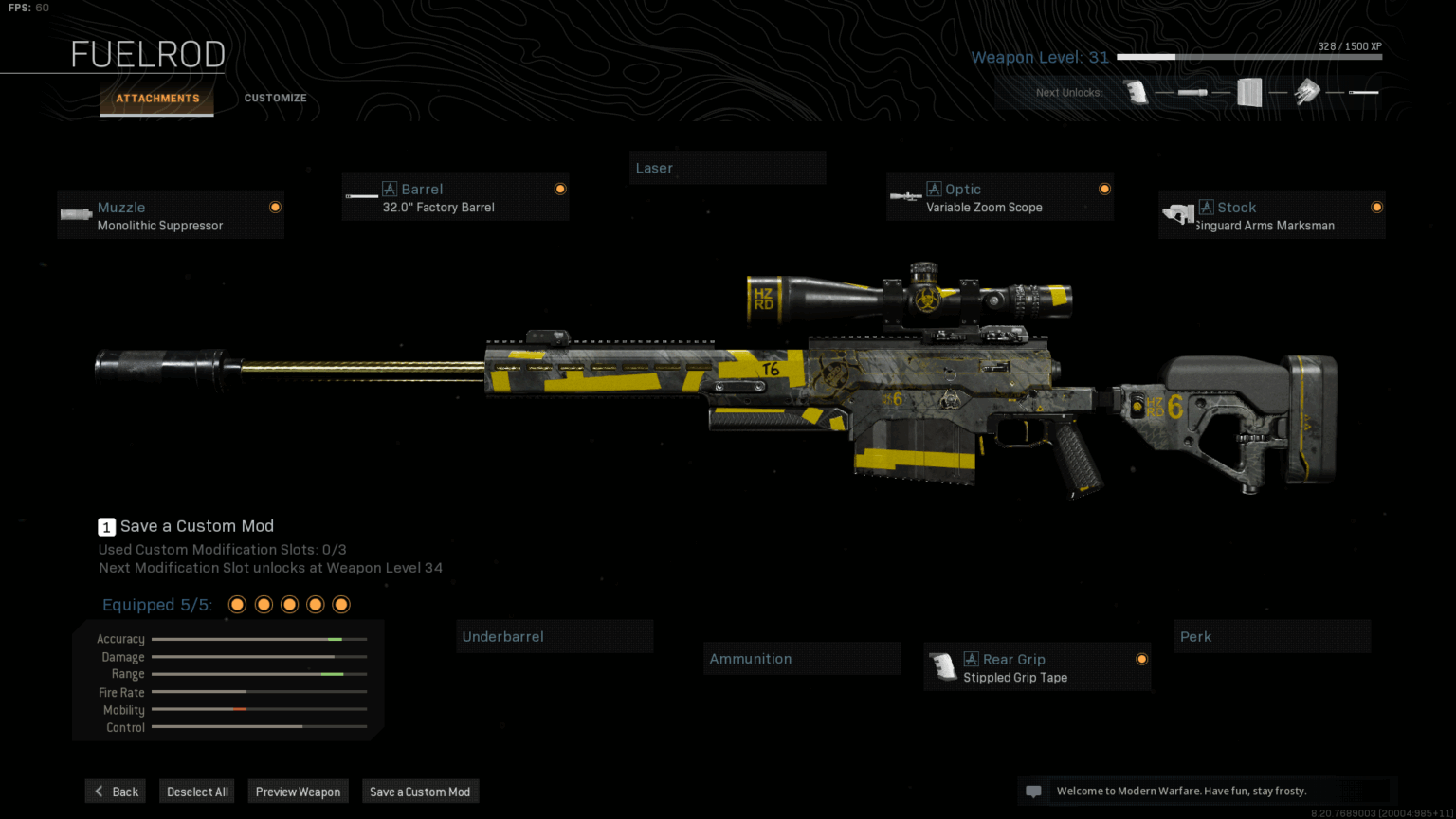Click Deselect All attachments
Viewport: 1456px width, 819px height.
197,792
